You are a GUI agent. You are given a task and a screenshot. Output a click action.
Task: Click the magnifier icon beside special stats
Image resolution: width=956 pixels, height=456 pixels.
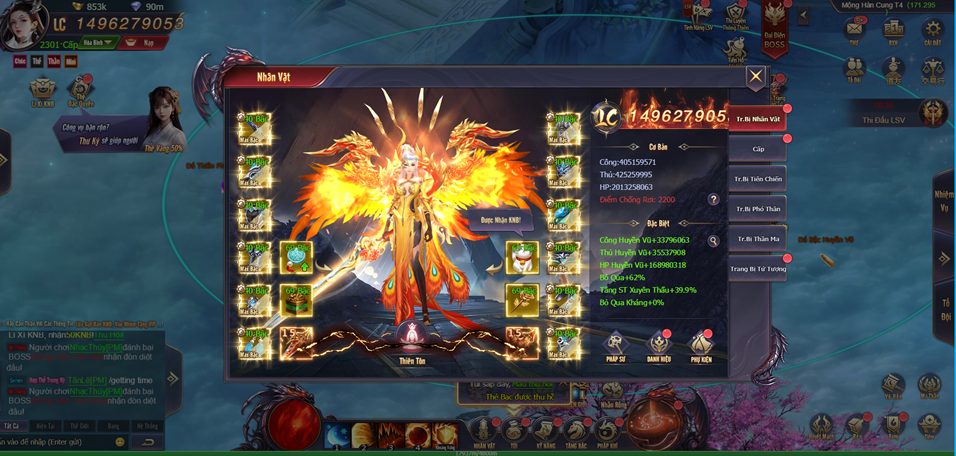pos(713,241)
